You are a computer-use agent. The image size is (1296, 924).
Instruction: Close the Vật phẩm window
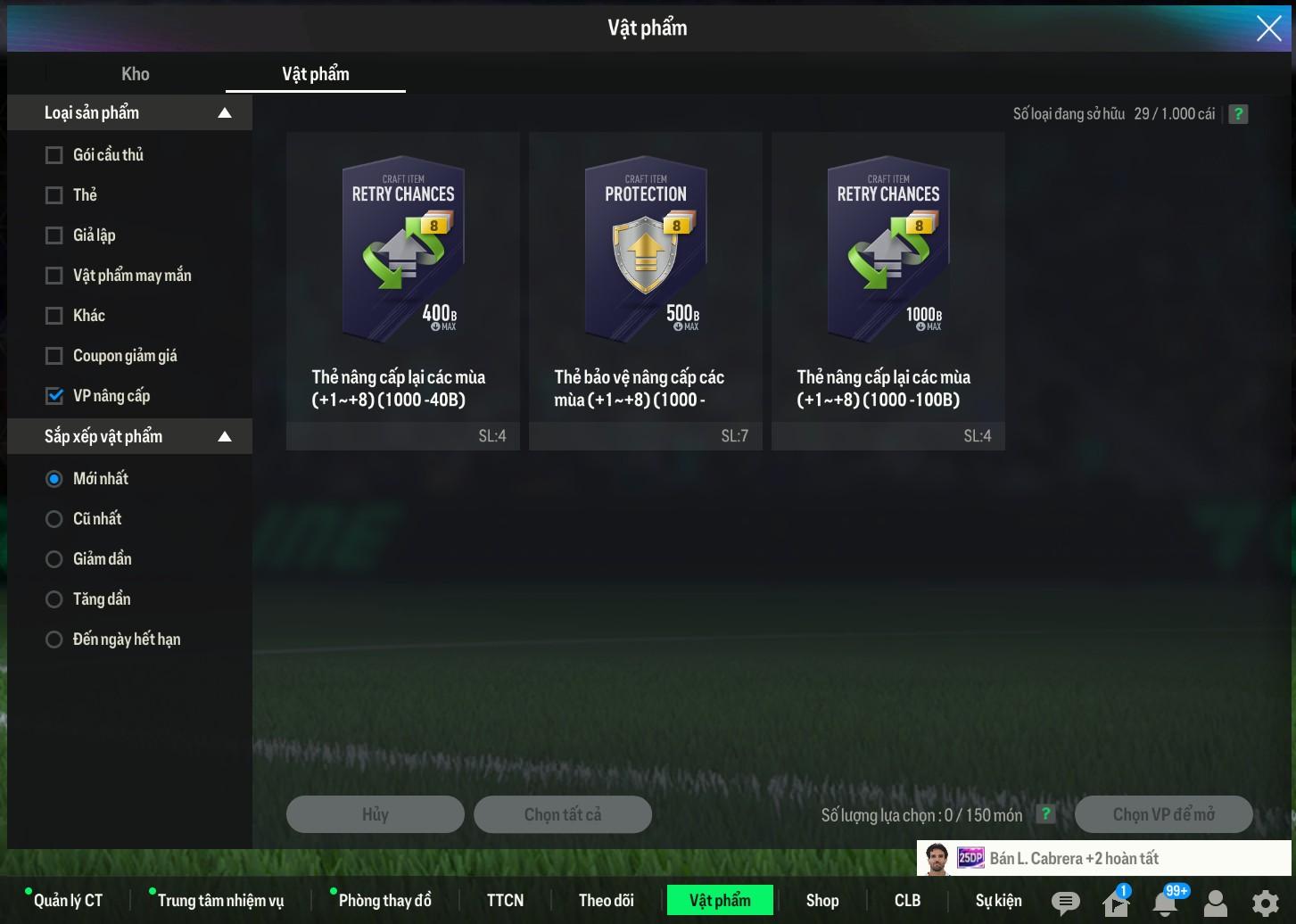tap(1268, 28)
